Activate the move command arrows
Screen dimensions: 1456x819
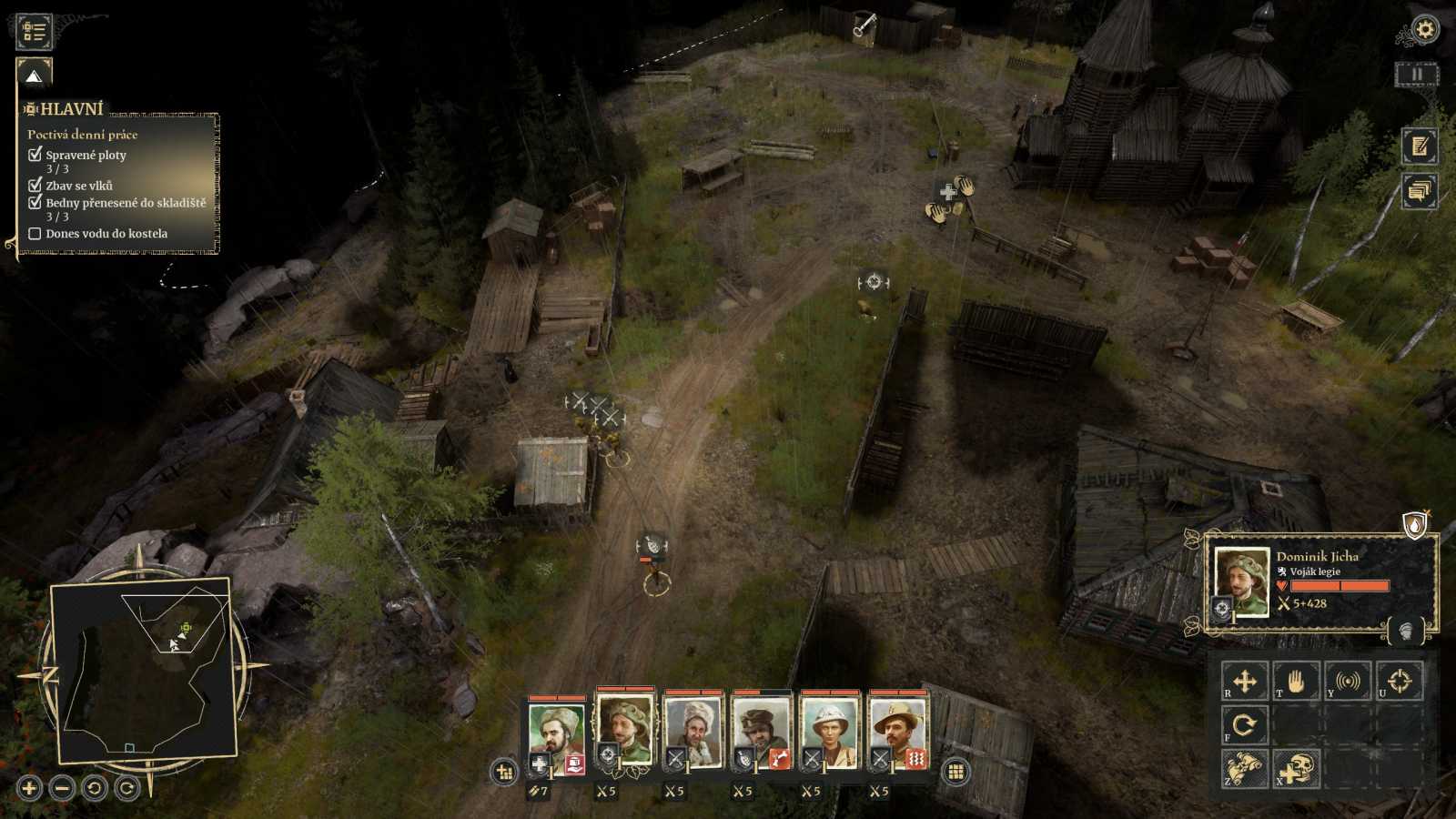[x=1244, y=681]
